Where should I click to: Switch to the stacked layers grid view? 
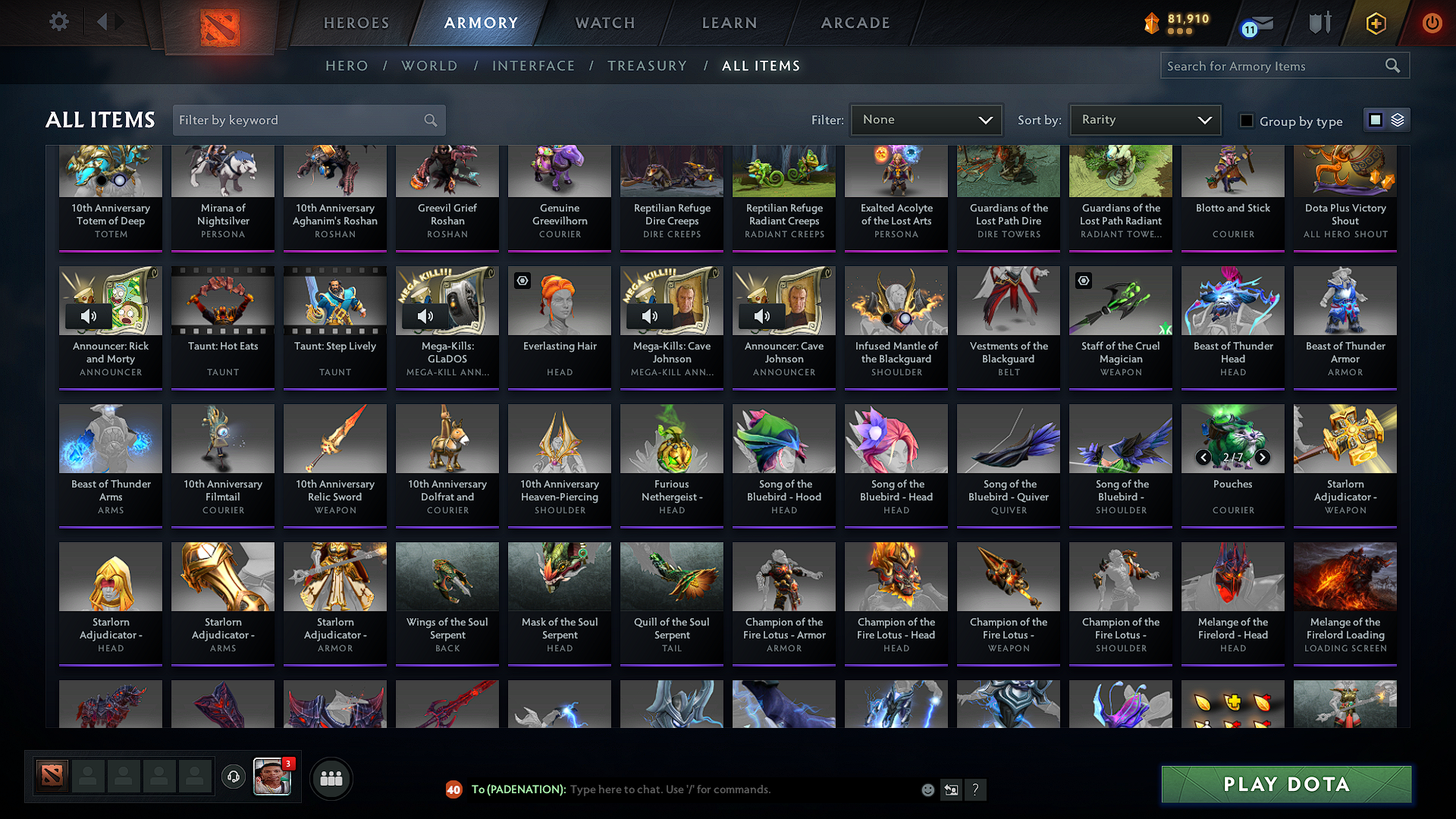pos(1397,119)
